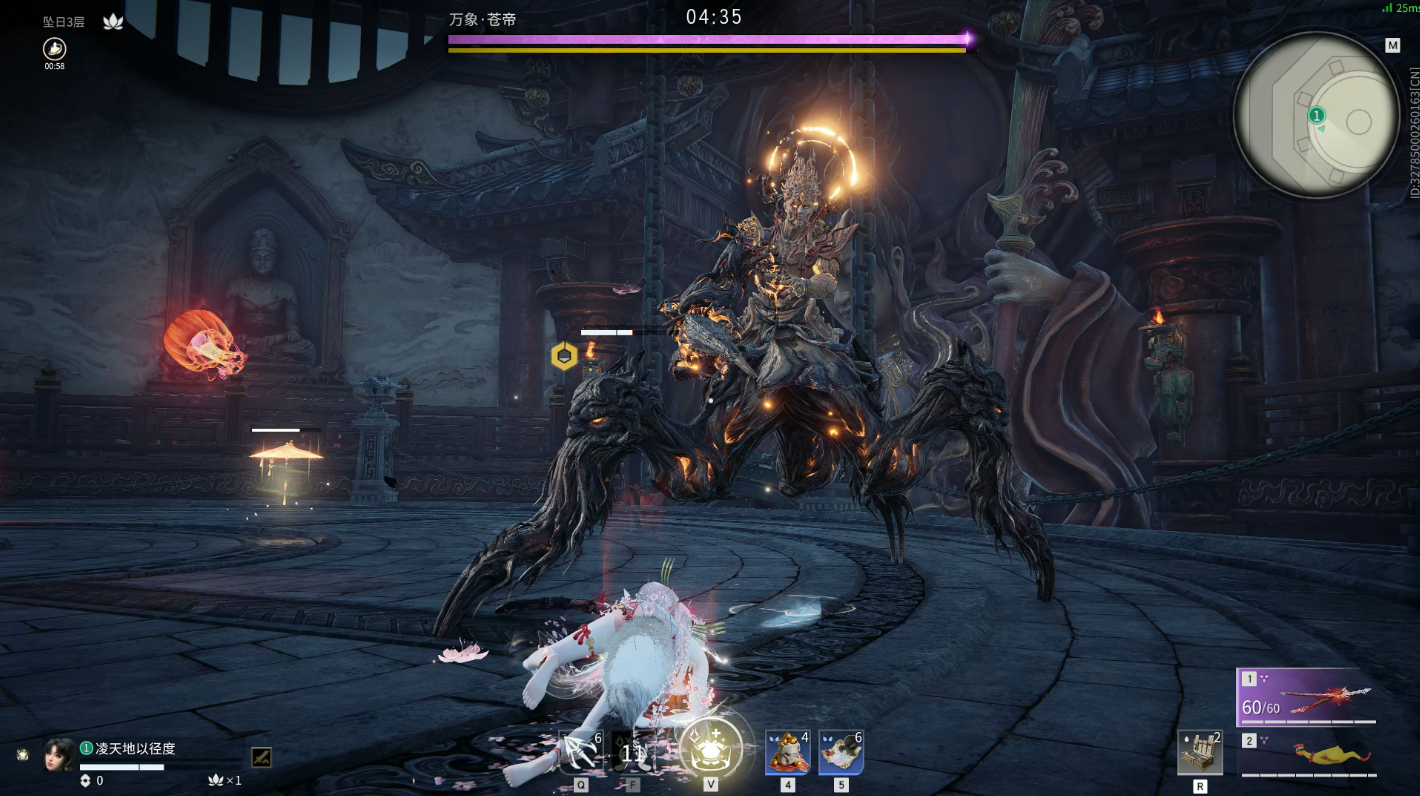1420x796 pixels.
Task: Click the buff icon with the 00:58 timer
Action: click(54, 48)
